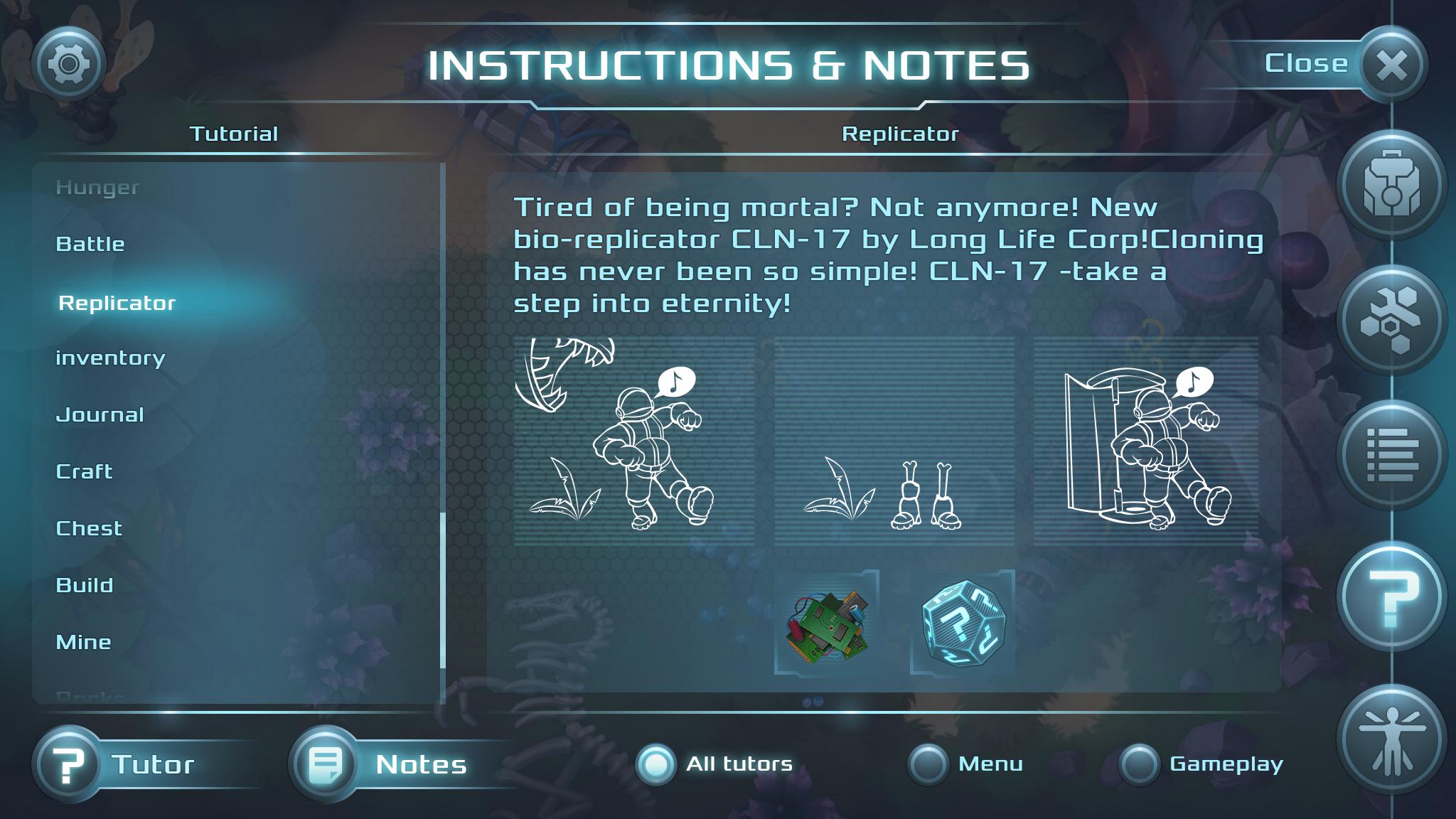Image resolution: width=1456 pixels, height=819 pixels.
Task: Open the Battle tutorial topic
Action: tap(91, 243)
